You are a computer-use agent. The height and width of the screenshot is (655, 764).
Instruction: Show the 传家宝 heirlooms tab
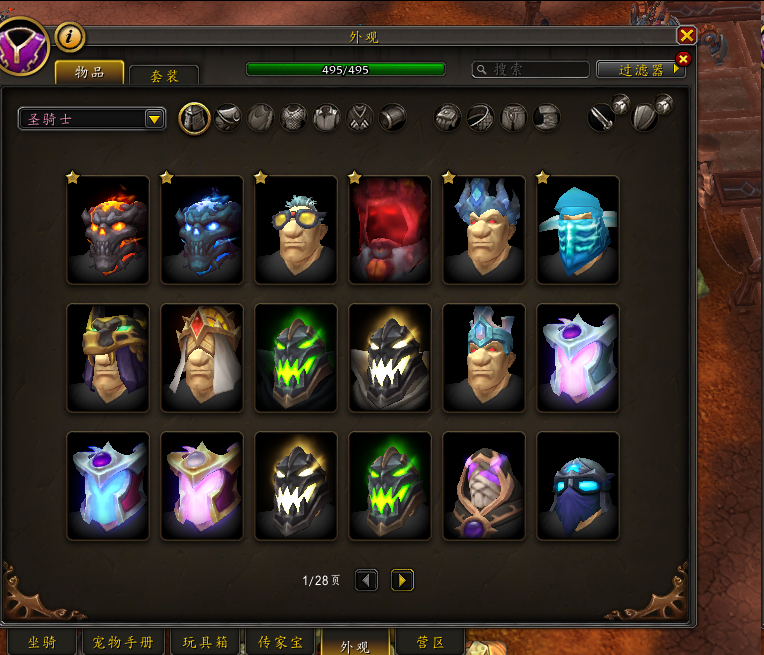[281, 642]
